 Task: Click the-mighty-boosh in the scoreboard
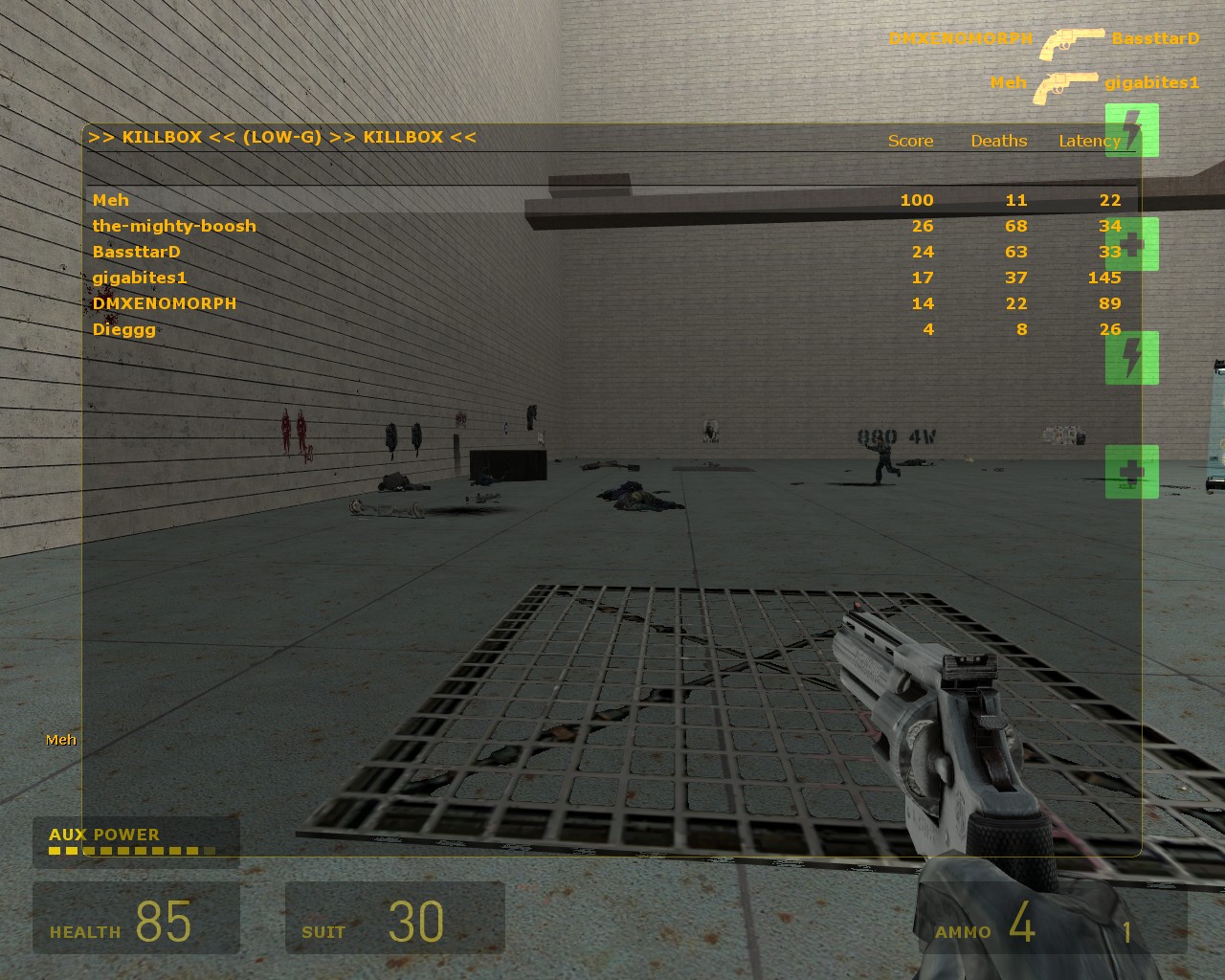[174, 226]
